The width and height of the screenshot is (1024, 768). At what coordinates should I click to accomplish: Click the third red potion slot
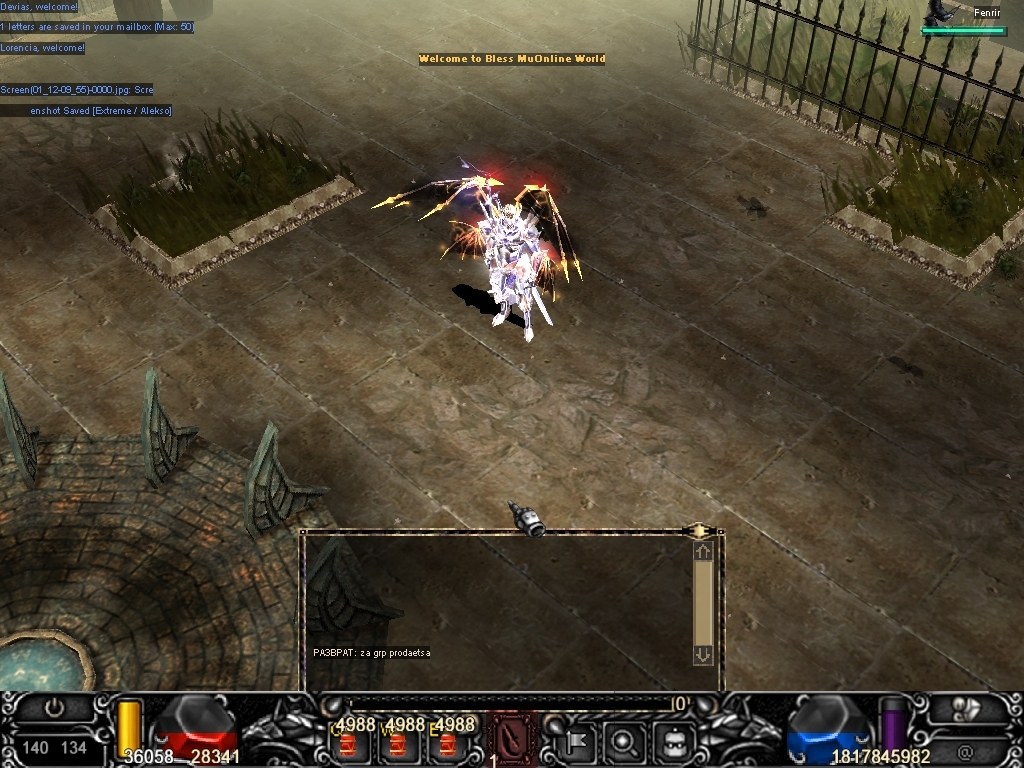[446, 745]
